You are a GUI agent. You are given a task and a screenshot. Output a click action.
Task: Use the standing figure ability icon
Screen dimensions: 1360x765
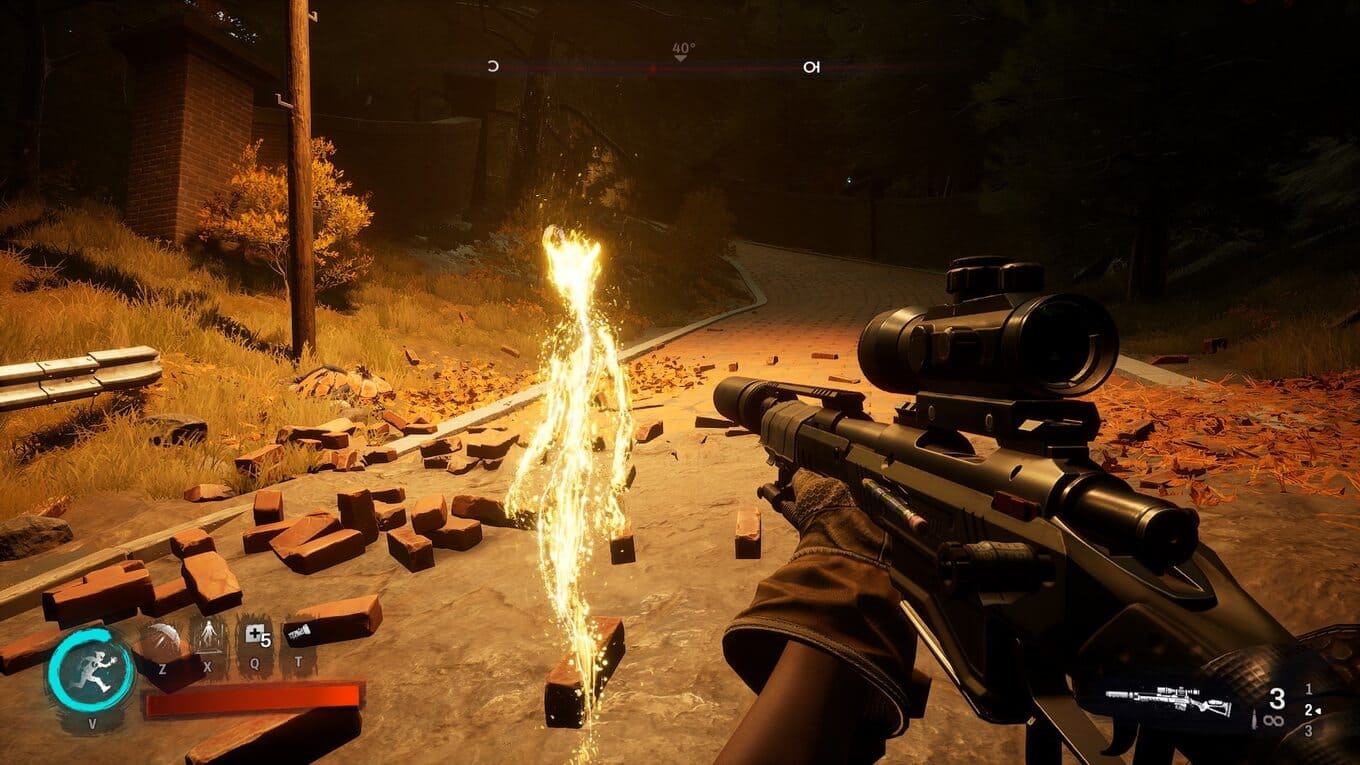pyautogui.click(x=208, y=635)
